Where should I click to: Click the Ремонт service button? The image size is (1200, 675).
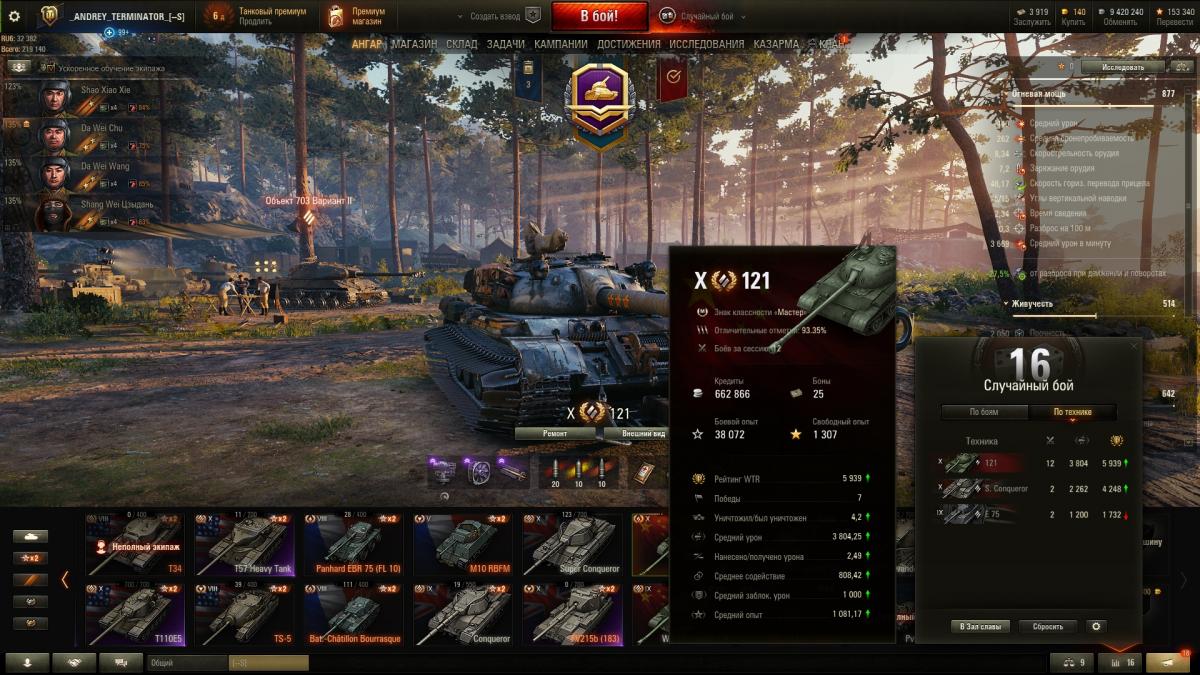(x=555, y=434)
